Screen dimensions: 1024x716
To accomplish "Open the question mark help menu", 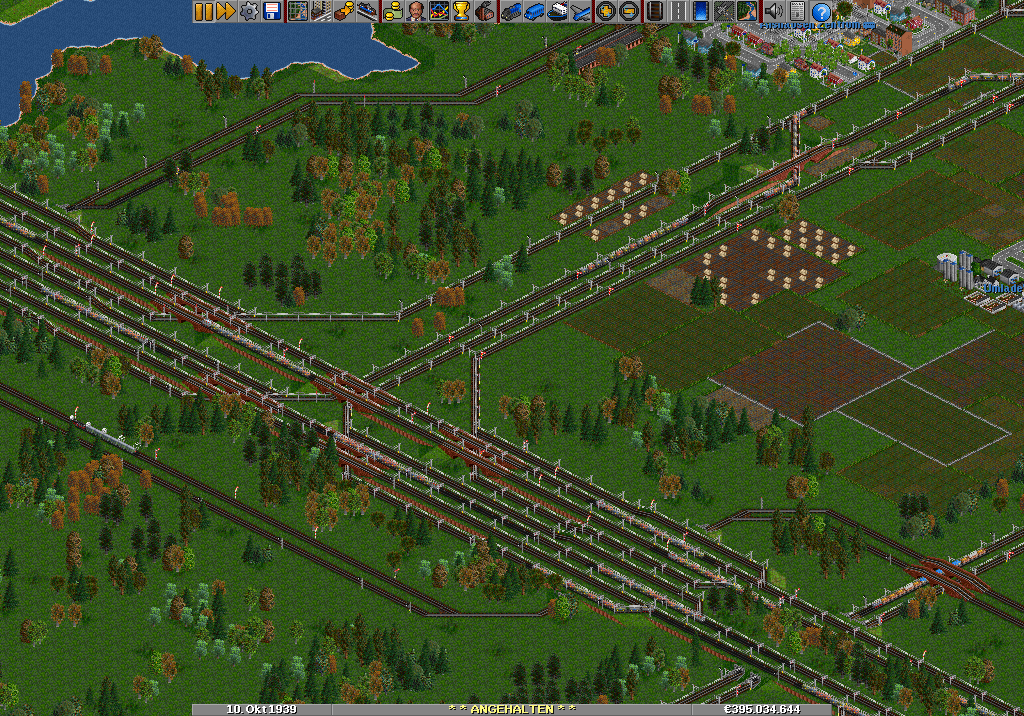I will point(821,11).
